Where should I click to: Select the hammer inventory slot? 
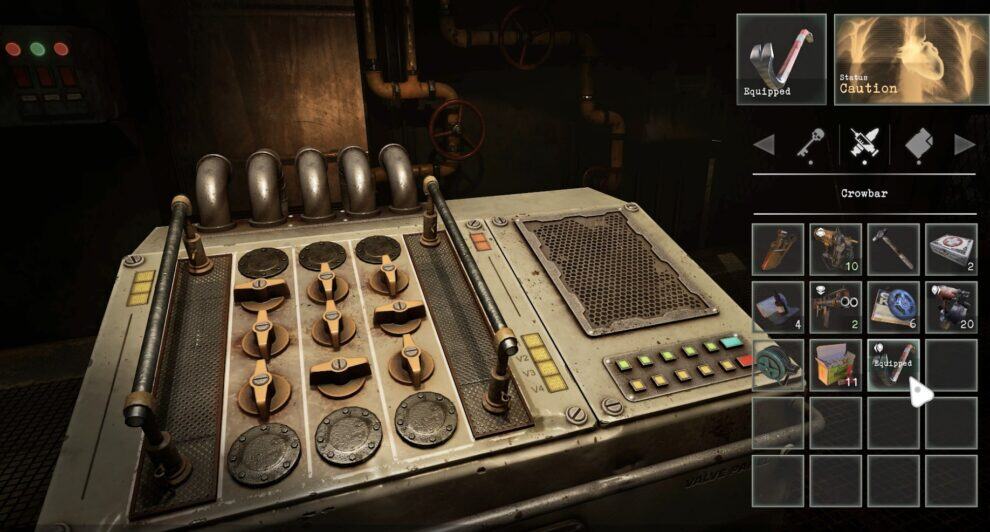point(893,249)
